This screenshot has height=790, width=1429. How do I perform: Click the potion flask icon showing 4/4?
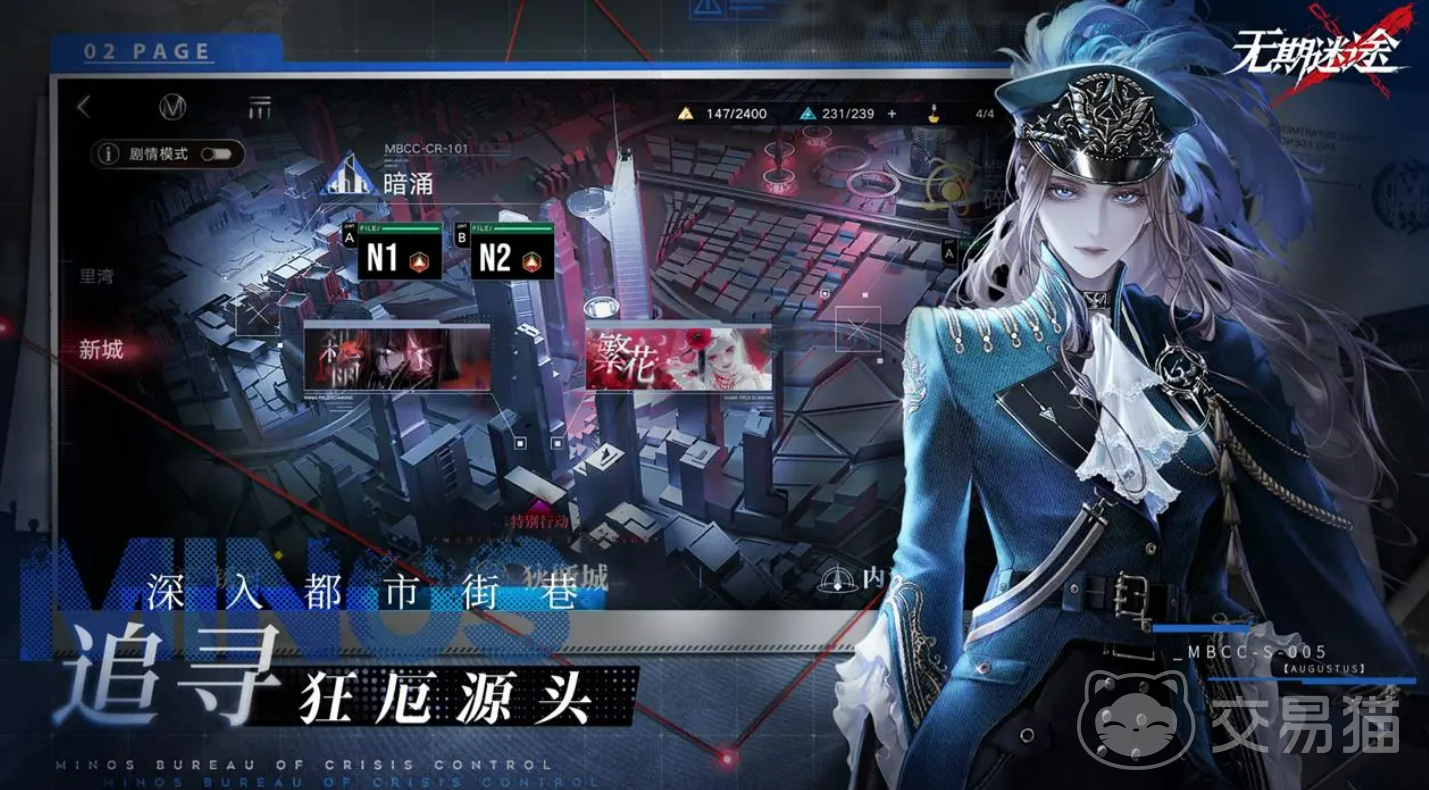click(x=934, y=113)
